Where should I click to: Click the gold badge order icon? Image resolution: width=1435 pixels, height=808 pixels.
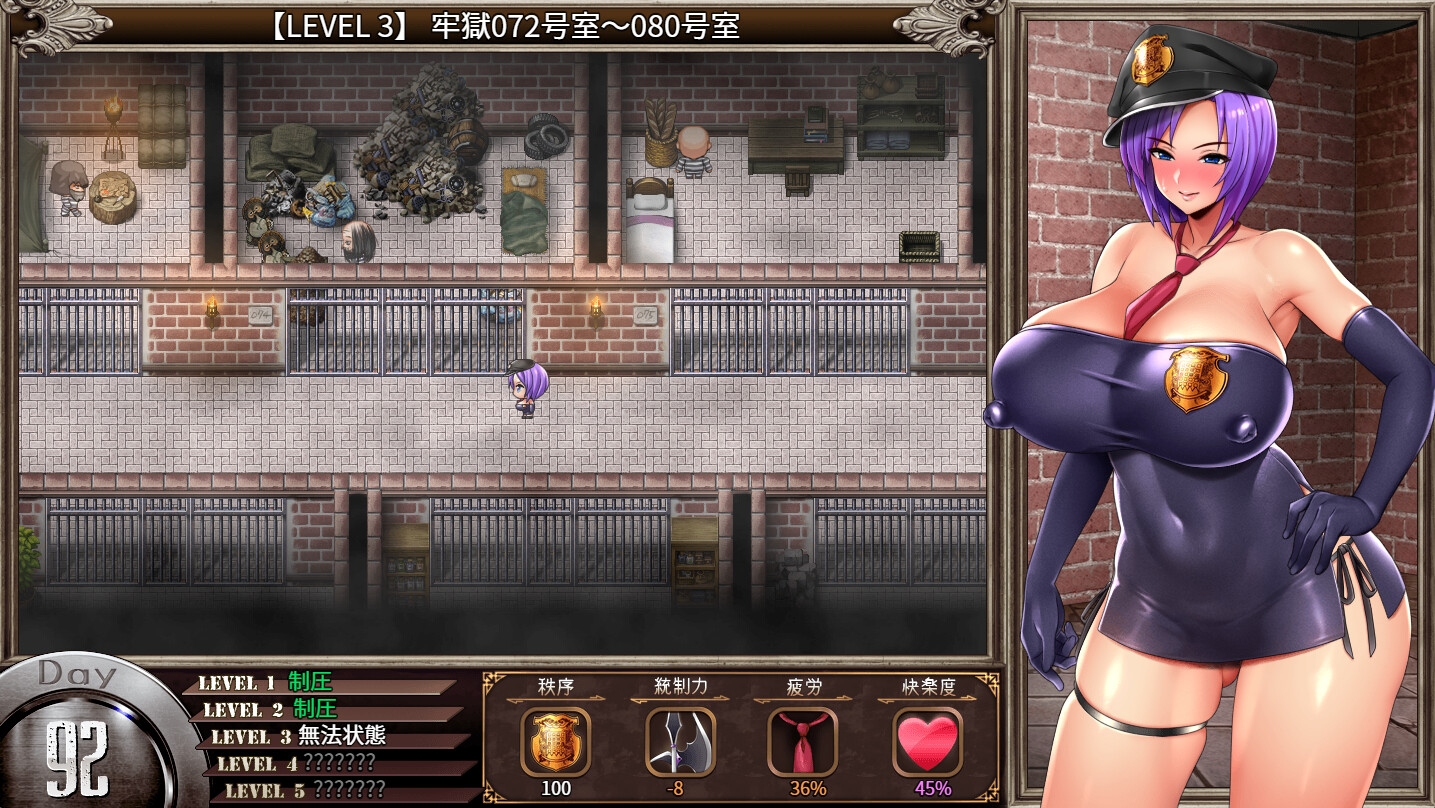[x=555, y=741]
